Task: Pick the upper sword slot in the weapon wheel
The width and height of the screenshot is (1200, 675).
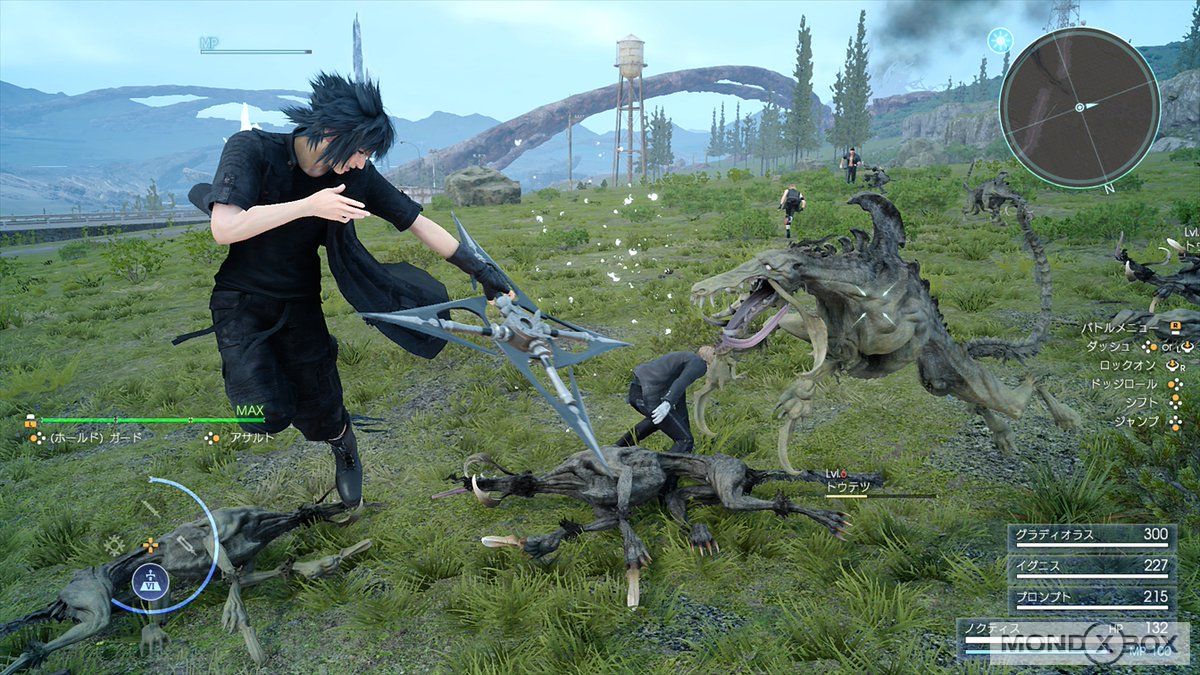Action: point(151,507)
